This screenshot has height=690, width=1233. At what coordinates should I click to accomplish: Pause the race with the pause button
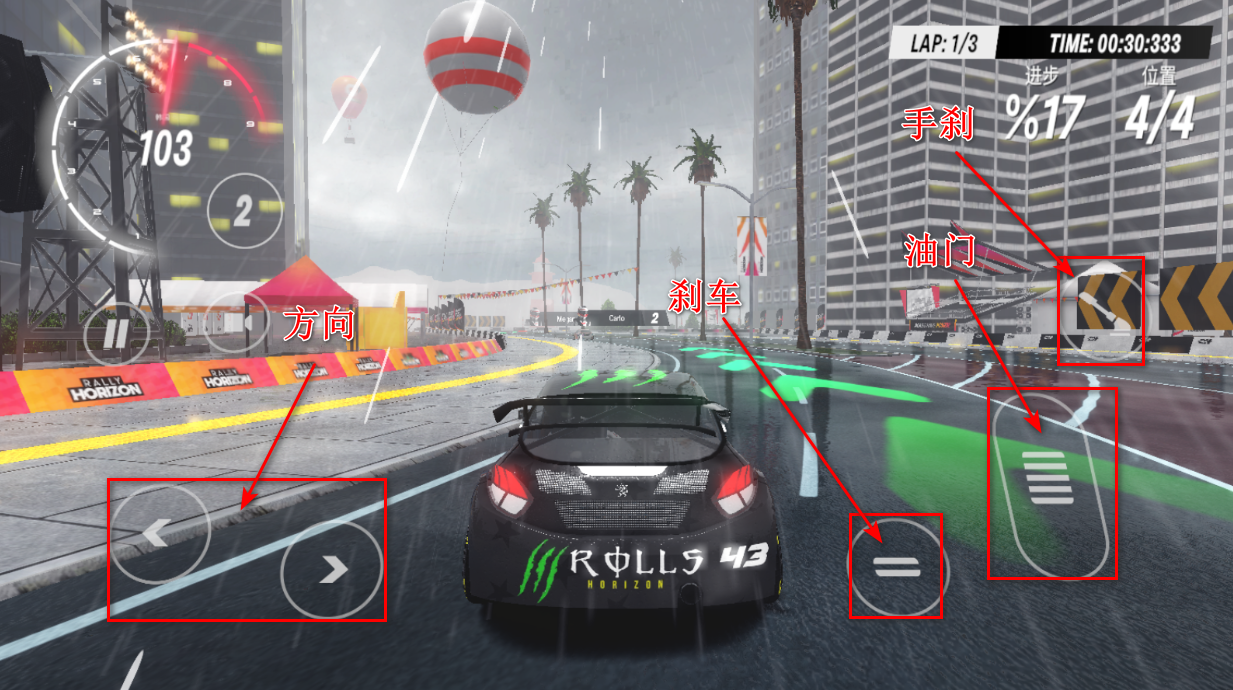[x=116, y=333]
